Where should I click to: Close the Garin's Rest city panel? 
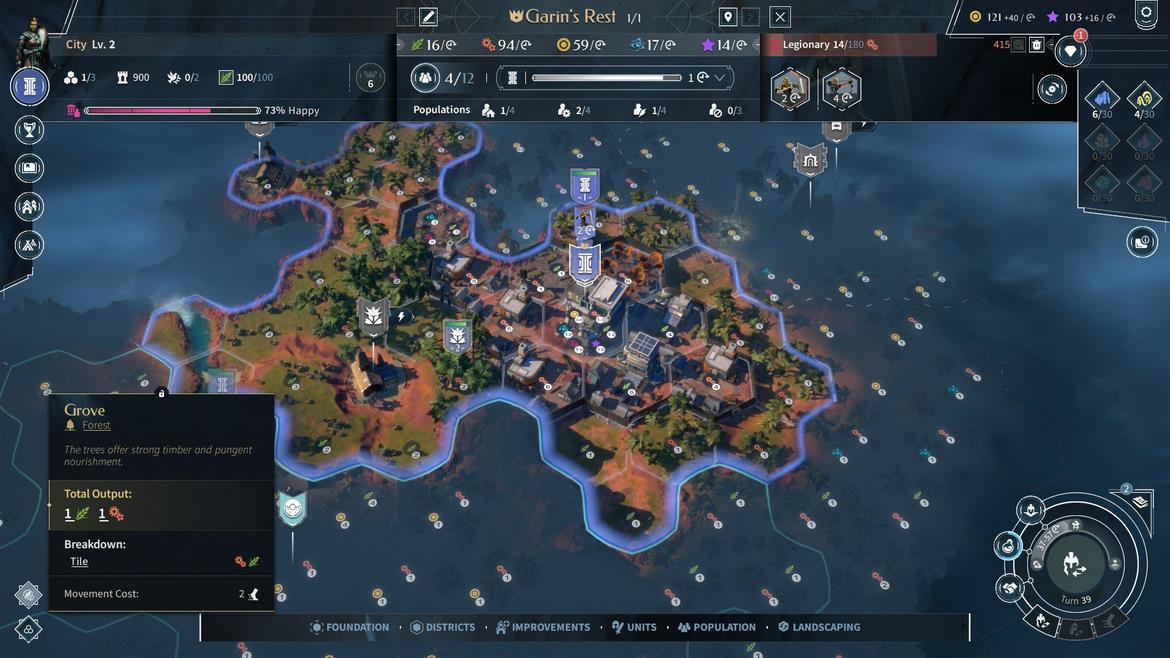click(x=780, y=17)
